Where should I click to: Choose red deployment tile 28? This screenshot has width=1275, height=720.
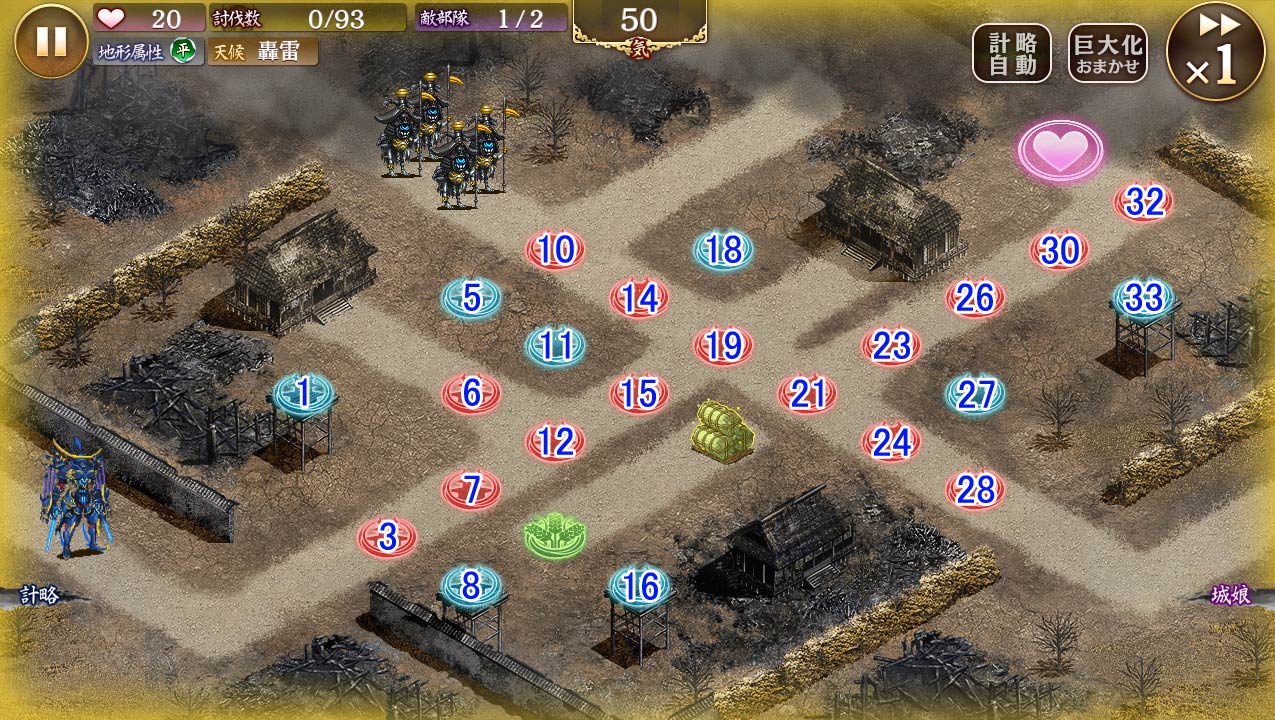point(975,490)
